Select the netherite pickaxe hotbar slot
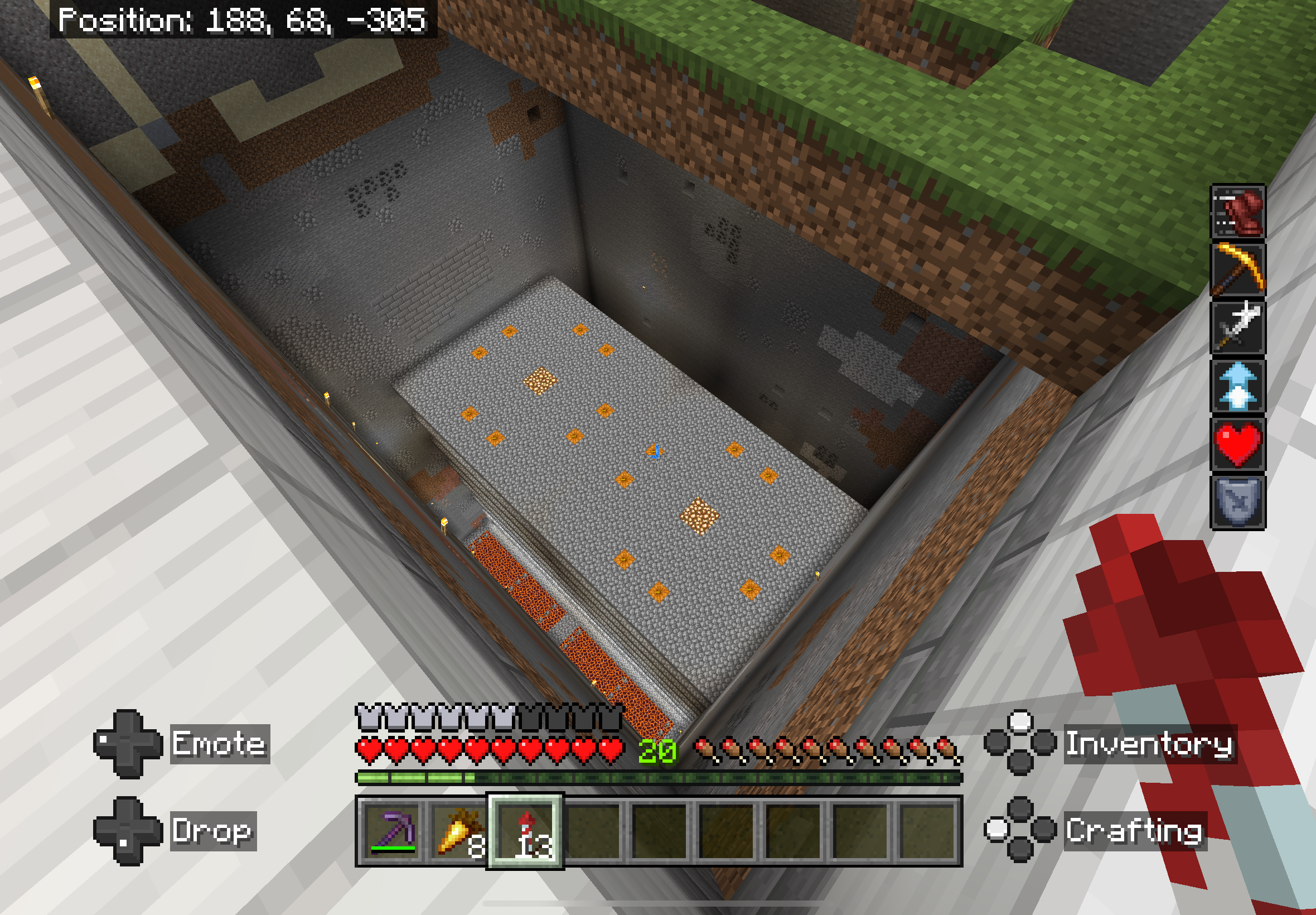This screenshot has height=915, width=1316. [x=392, y=831]
